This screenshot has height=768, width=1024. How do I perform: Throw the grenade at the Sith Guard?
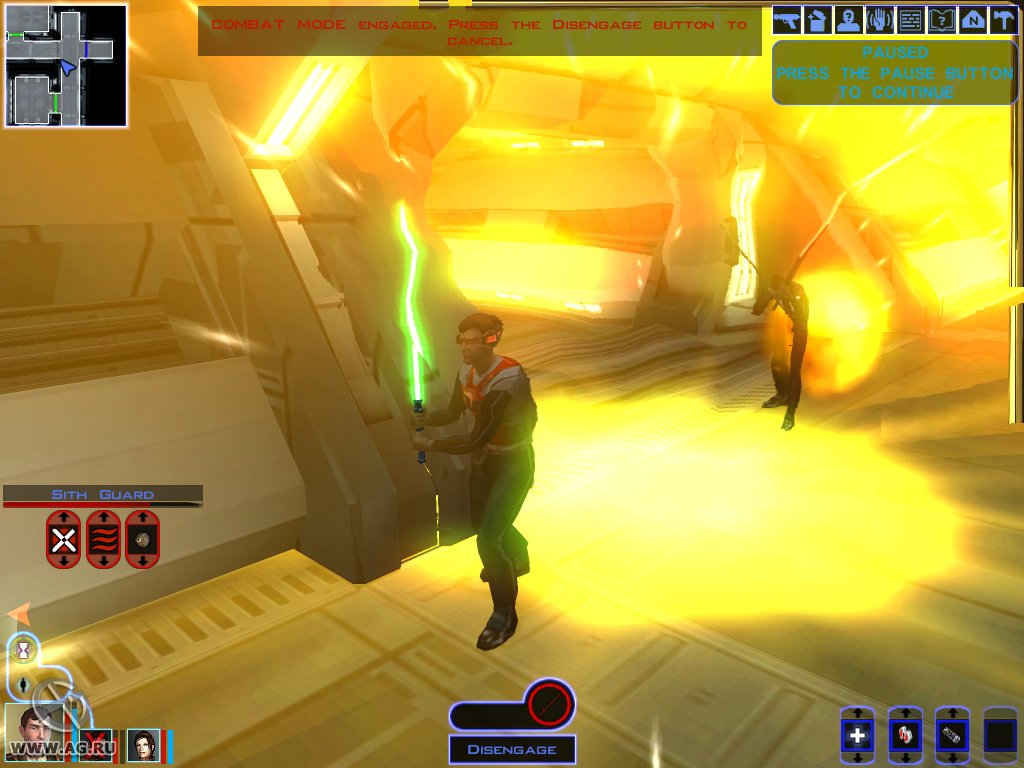143,540
